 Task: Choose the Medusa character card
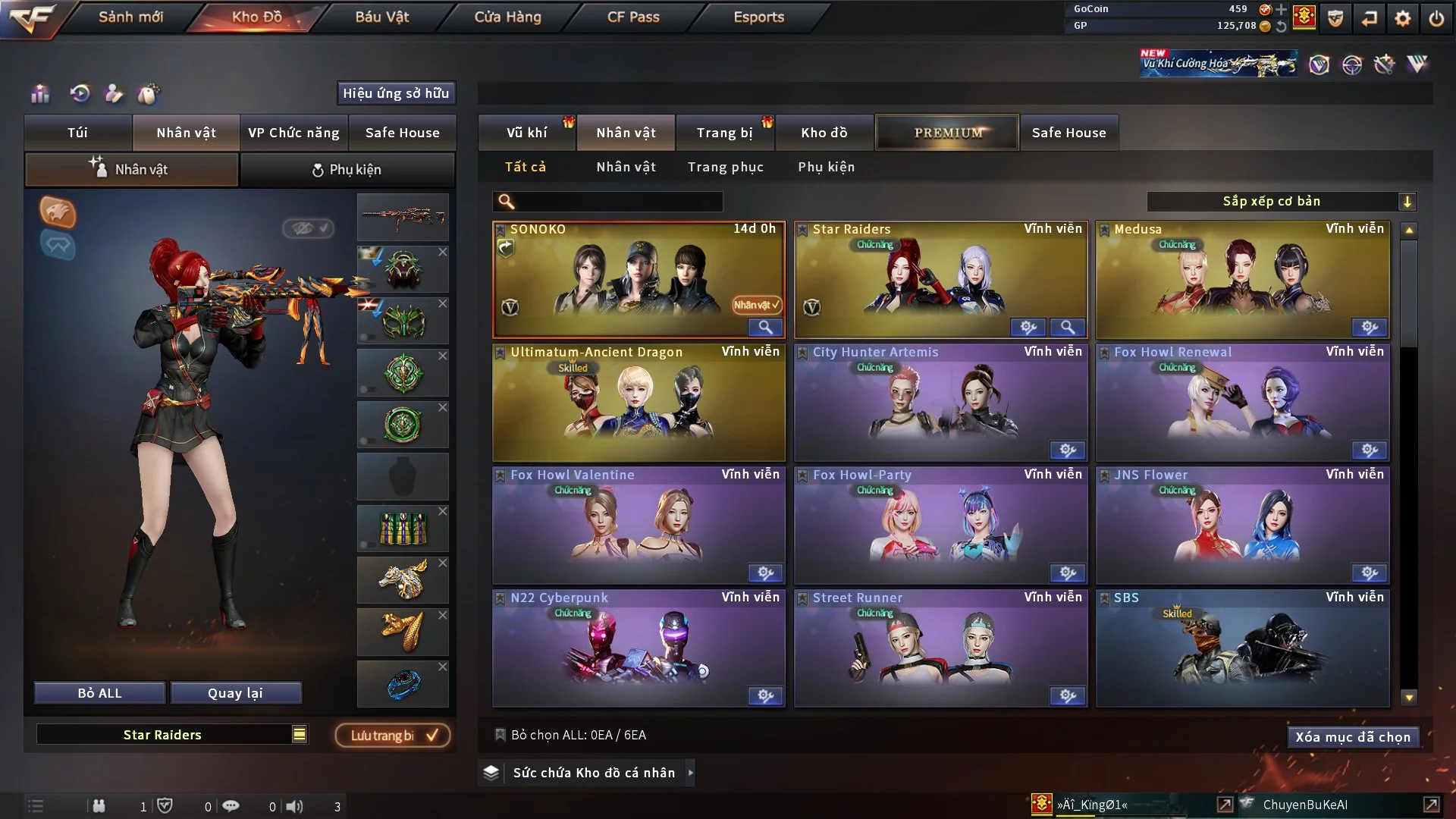point(1242,279)
